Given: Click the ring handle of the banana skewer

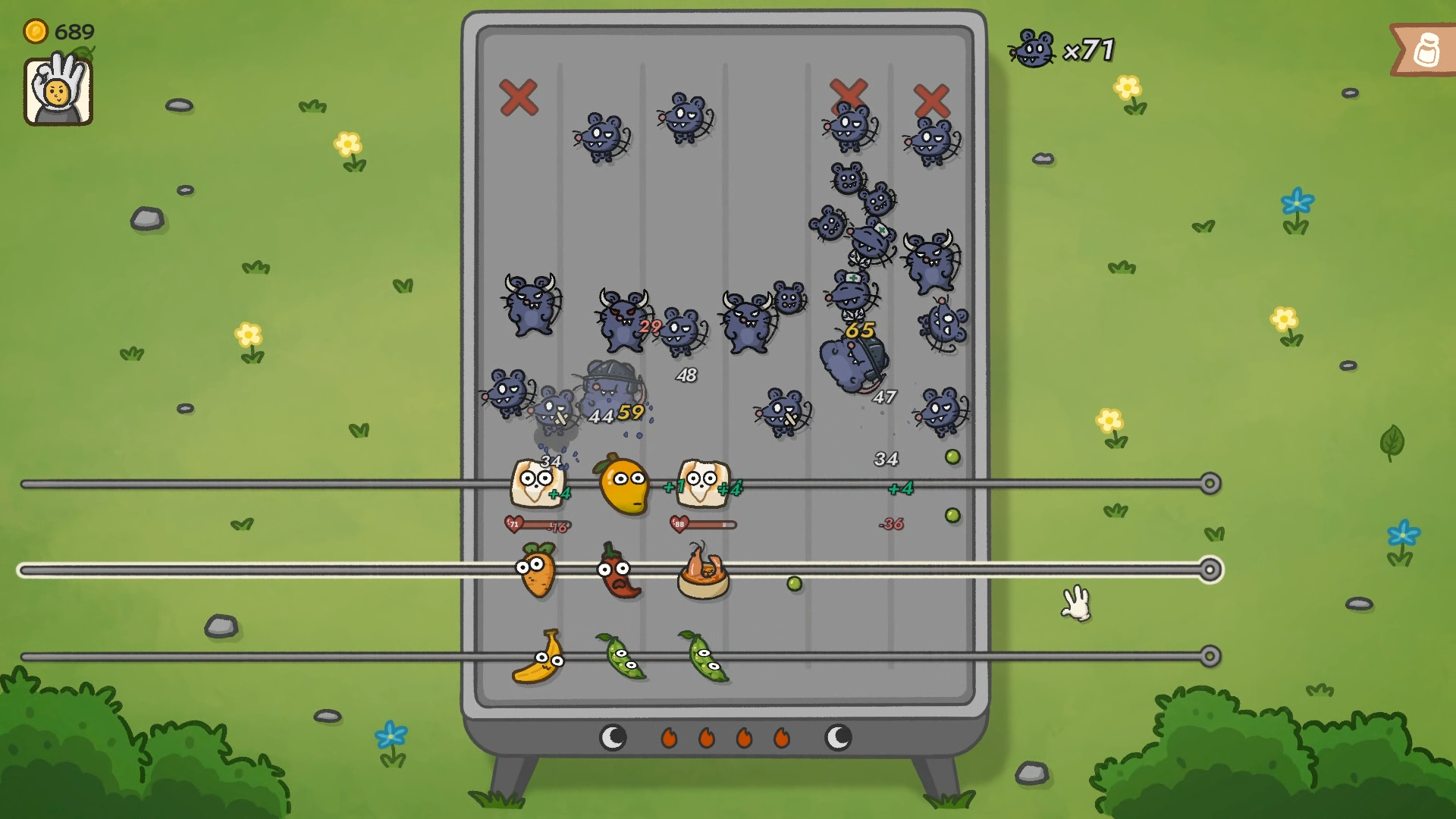Looking at the screenshot, I should click(x=1210, y=656).
